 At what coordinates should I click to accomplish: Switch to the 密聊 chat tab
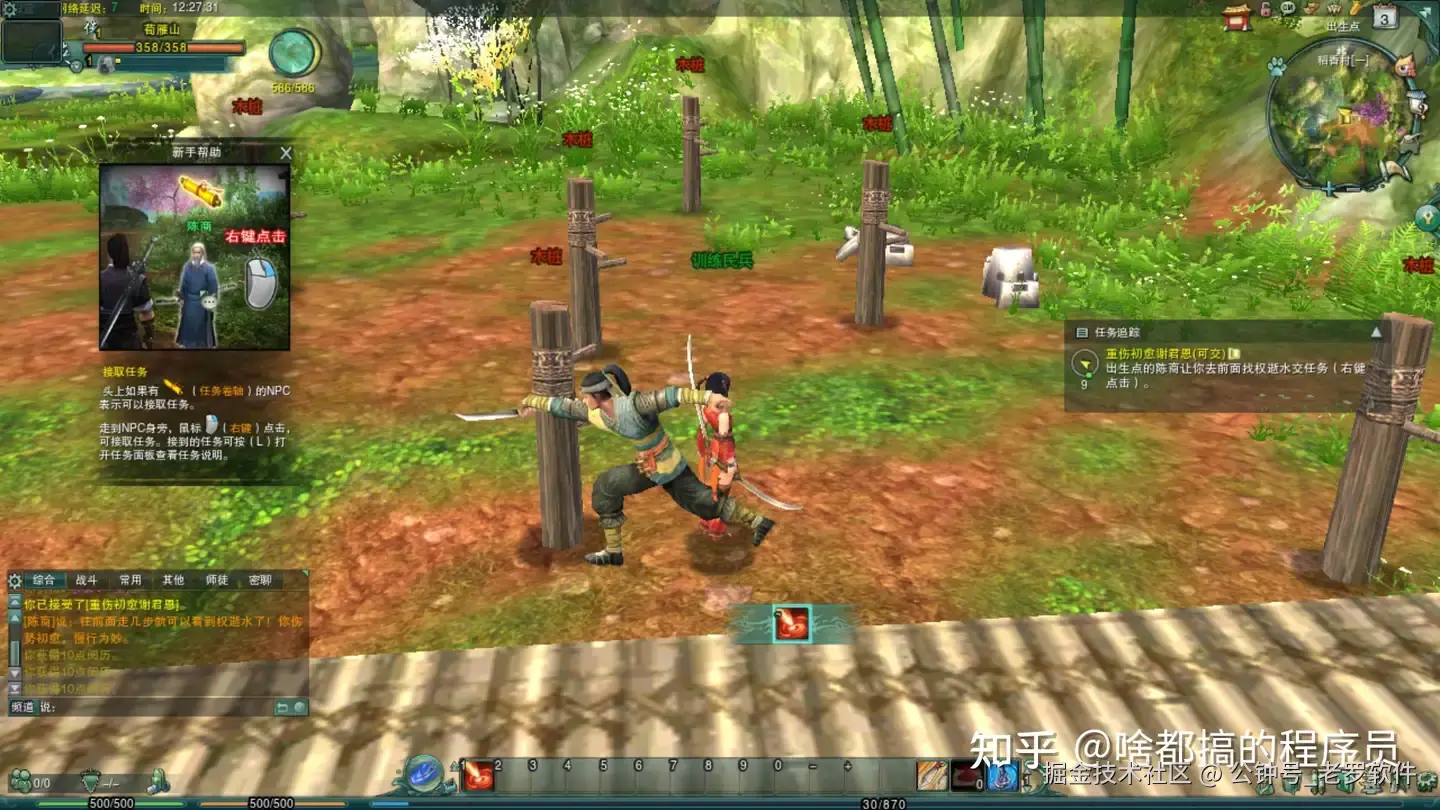[x=260, y=580]
